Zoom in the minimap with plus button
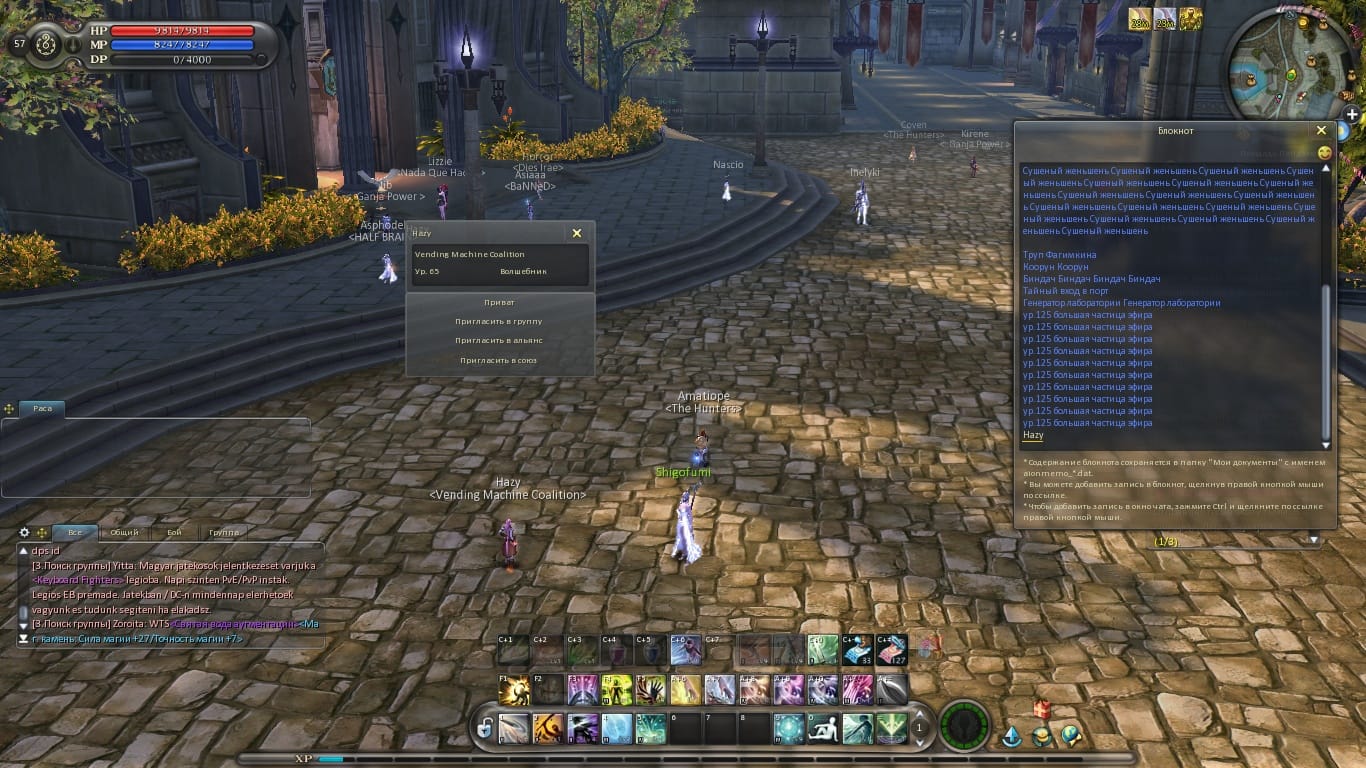This screenshot has height=768, width=1366. (x=1352, y=114)
